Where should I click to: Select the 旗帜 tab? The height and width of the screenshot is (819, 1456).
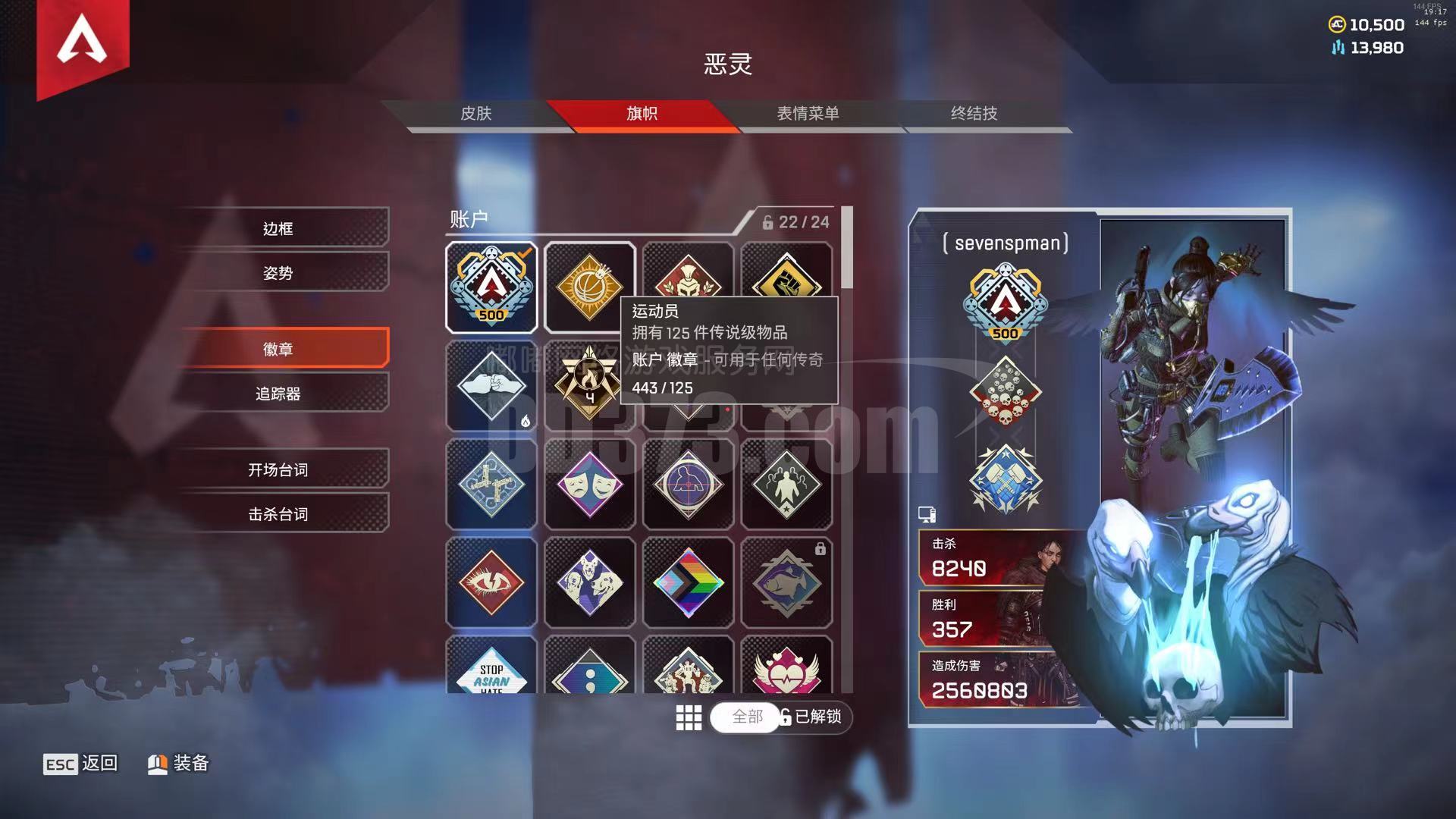tap(642, 114)
